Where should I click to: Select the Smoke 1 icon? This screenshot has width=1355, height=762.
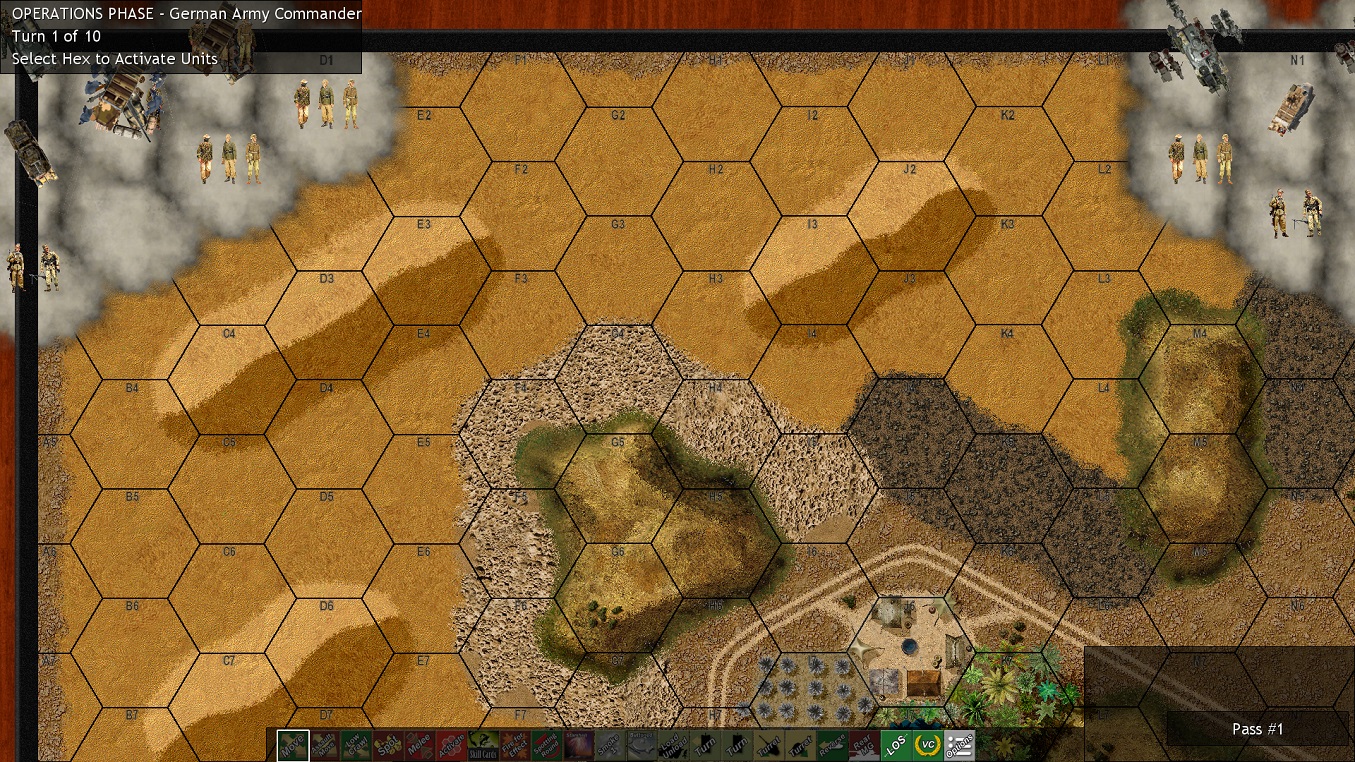tap(610, 746)
